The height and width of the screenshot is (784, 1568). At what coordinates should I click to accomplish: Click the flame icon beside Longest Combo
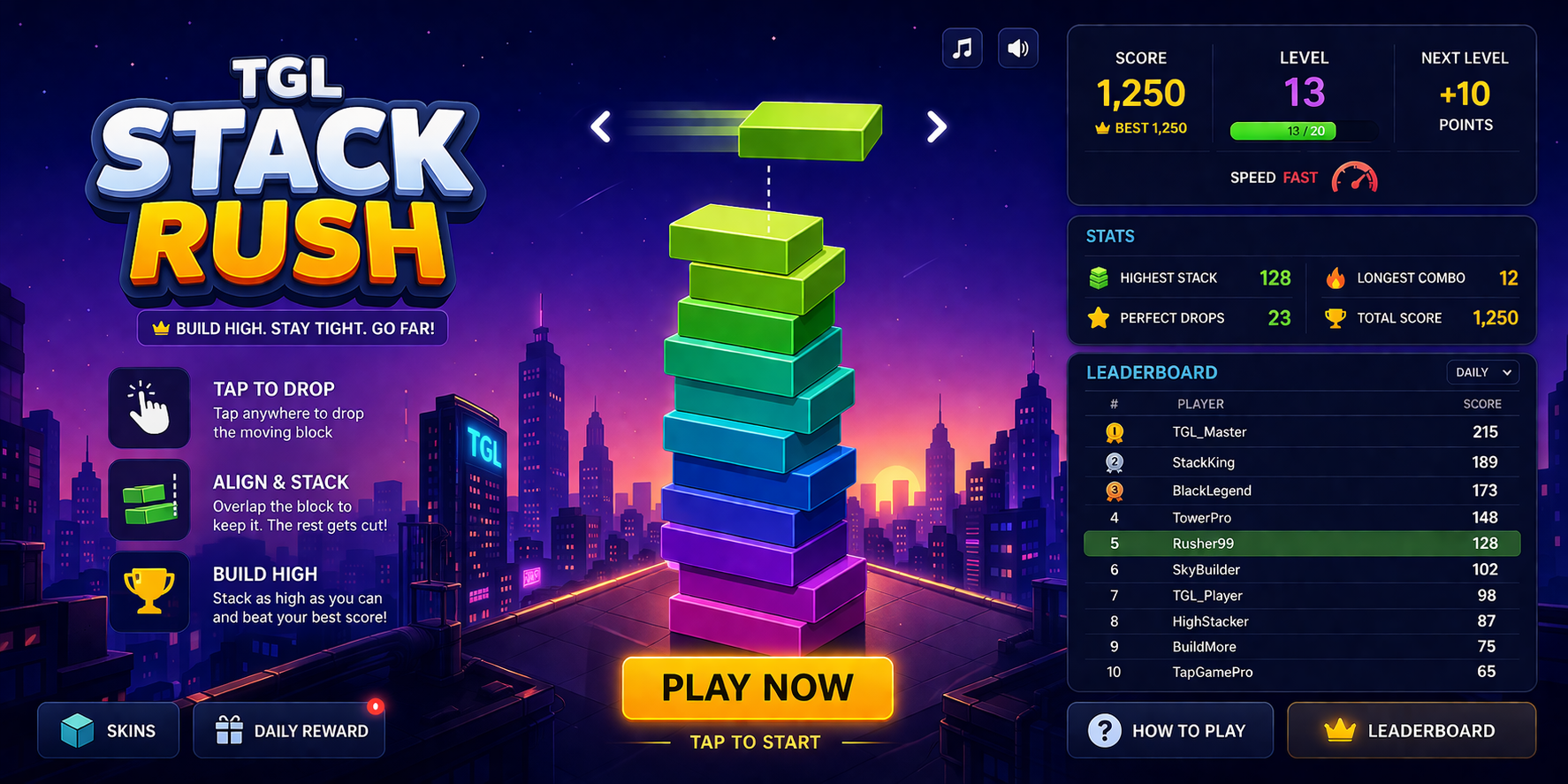point(1337,278)
